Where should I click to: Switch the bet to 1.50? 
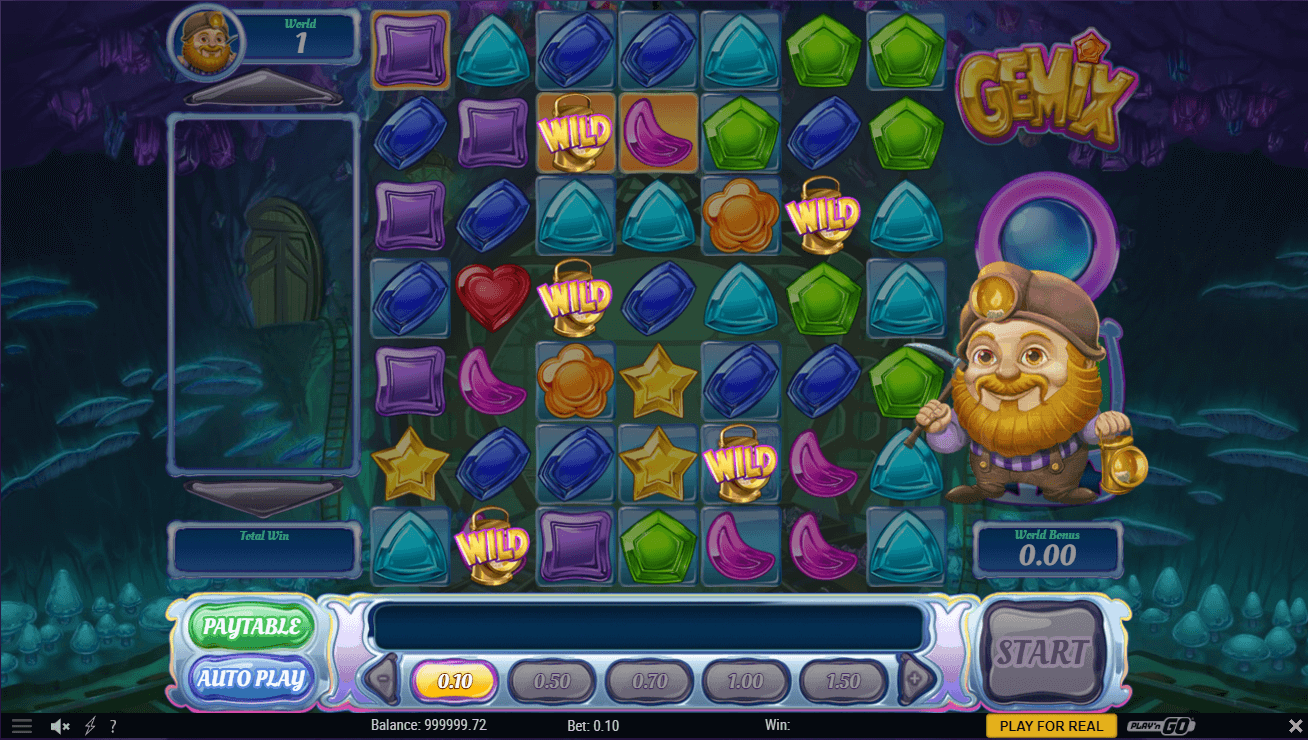click(843, 681)
